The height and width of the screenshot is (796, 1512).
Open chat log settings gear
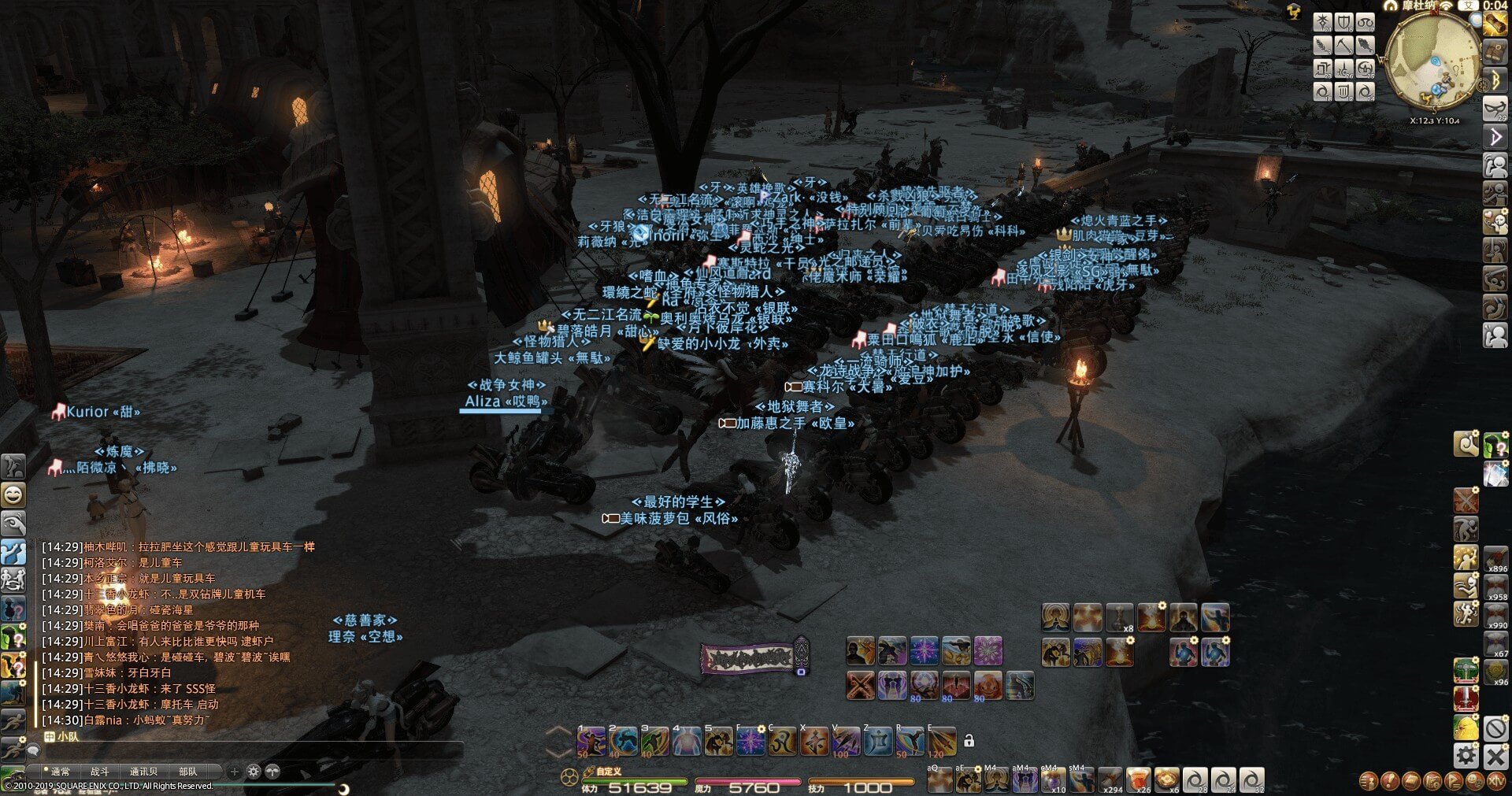coord(254,772)
